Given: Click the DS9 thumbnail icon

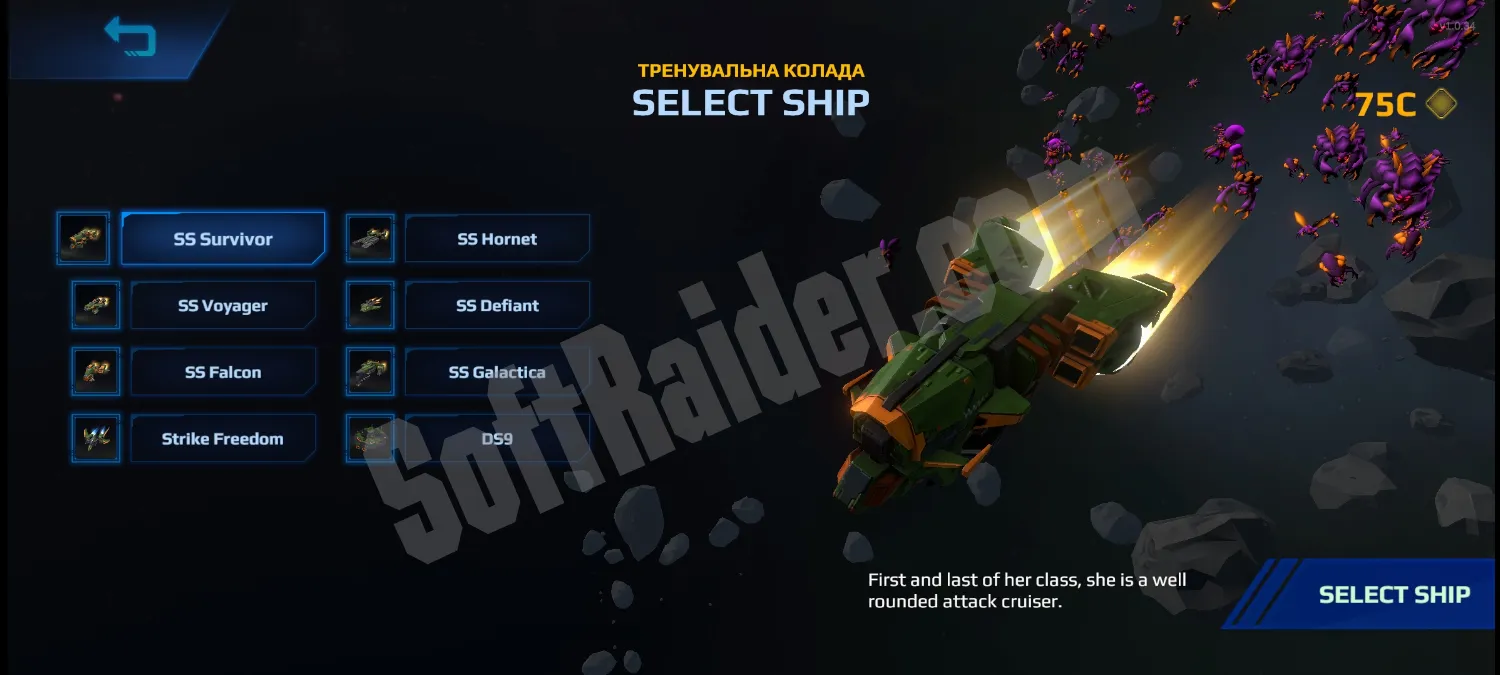Looking at the screenshot, I should click(x=370, y=439).
